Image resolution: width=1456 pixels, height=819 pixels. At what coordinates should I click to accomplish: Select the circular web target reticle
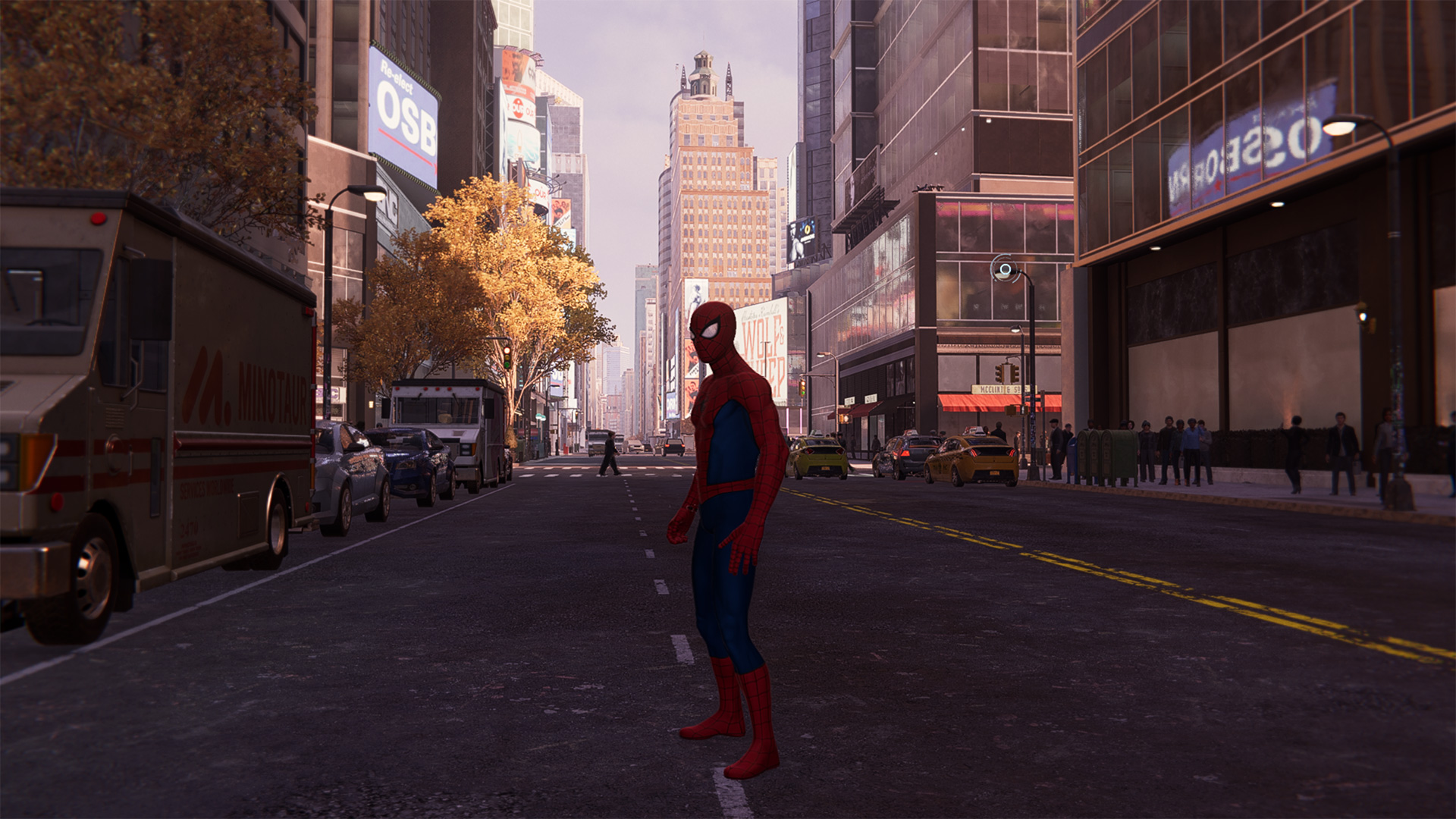1006,269
